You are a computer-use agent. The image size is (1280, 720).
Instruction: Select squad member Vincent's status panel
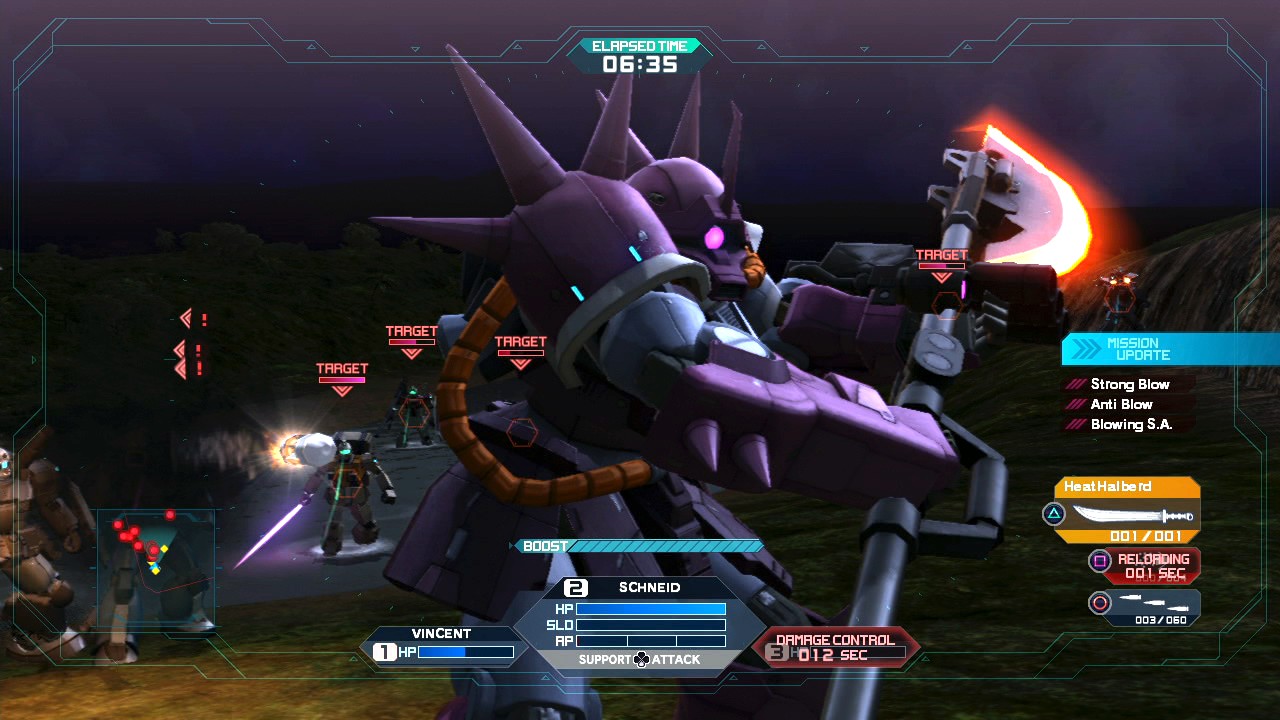[441, 644]
